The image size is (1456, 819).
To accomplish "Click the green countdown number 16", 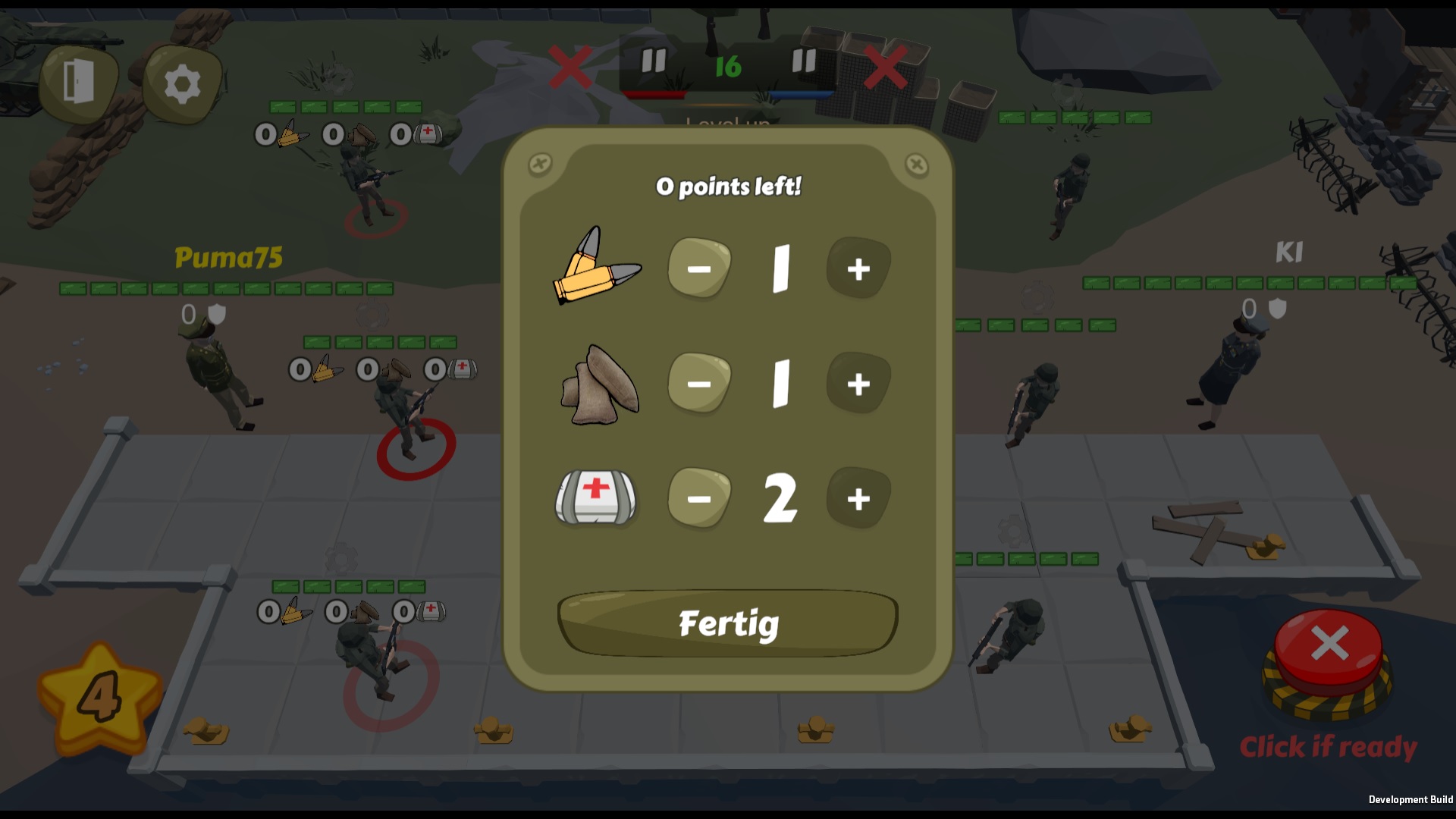I will click(726, 65).
